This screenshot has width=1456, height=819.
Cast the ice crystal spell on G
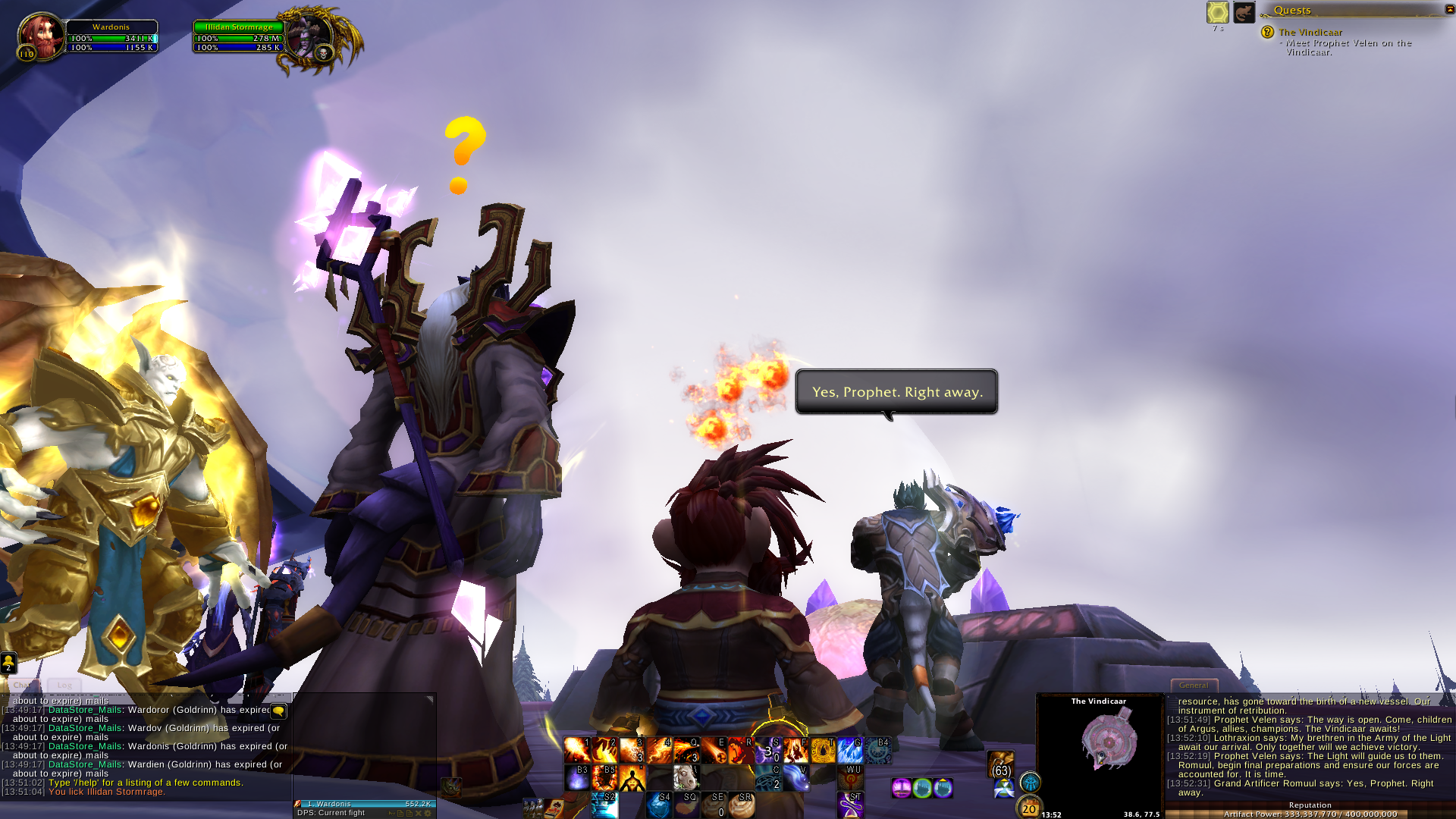click(850, 750)
